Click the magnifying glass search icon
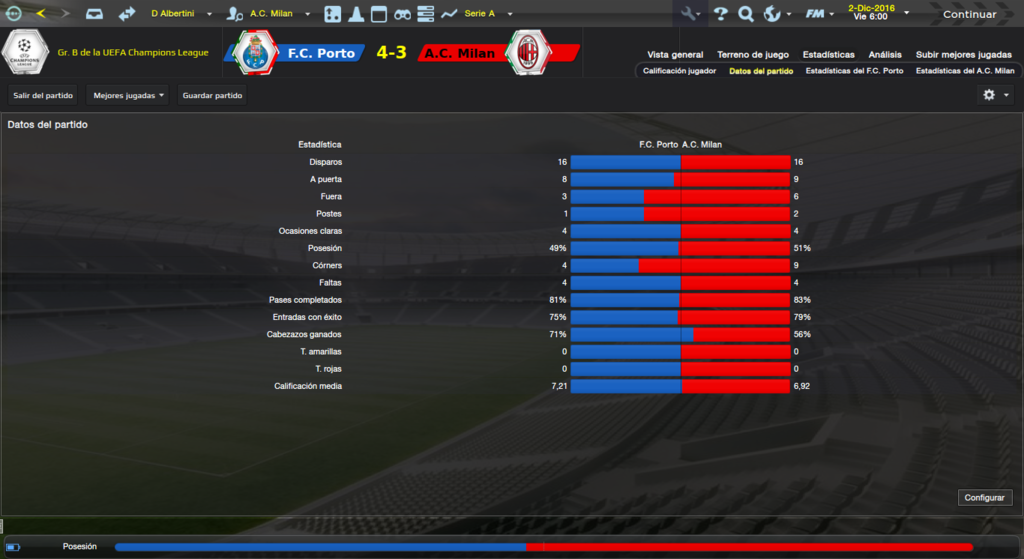The image size is (1024, 559). 746,14
